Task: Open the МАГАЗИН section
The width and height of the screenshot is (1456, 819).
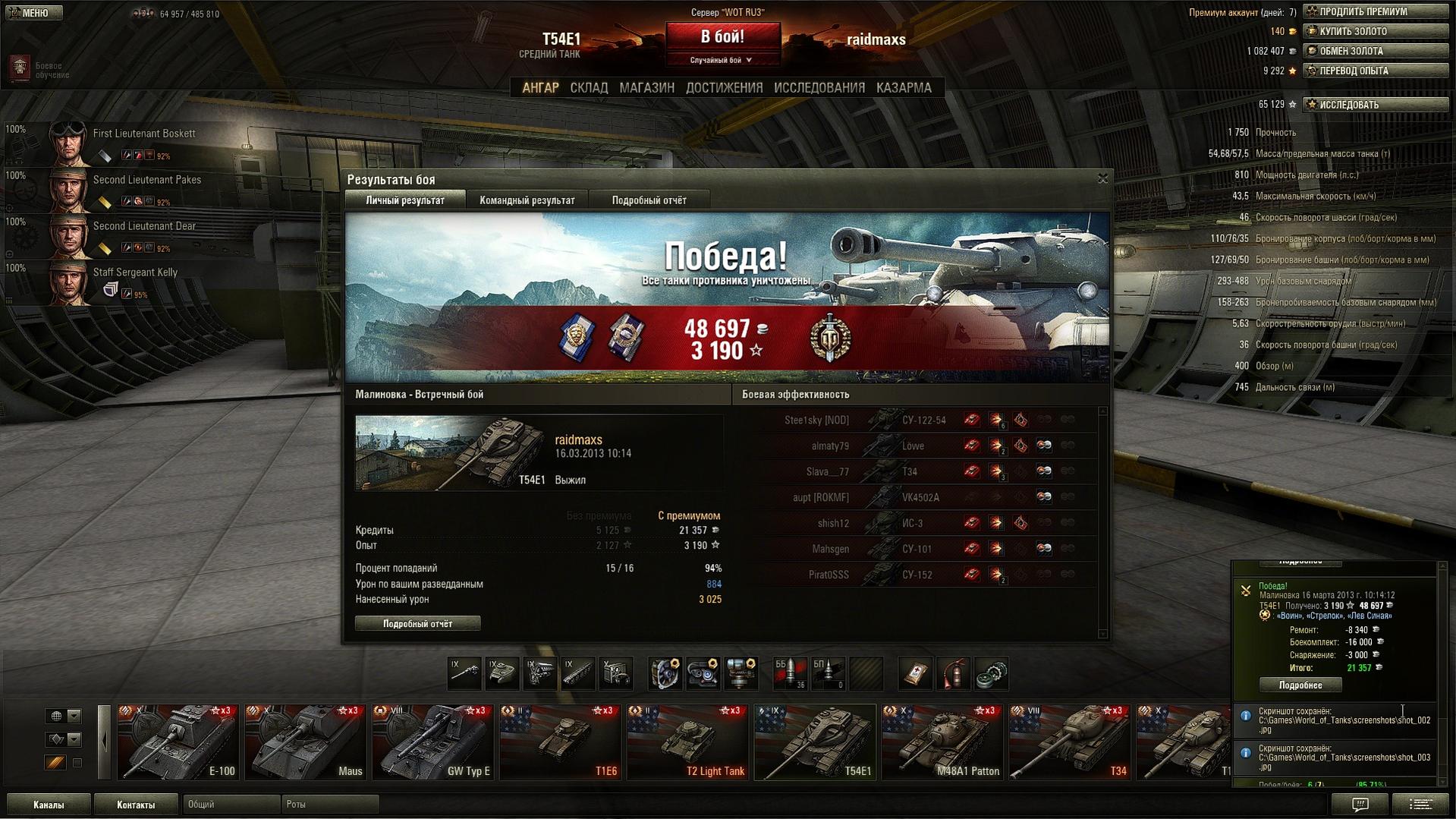Action: [646, 88]
